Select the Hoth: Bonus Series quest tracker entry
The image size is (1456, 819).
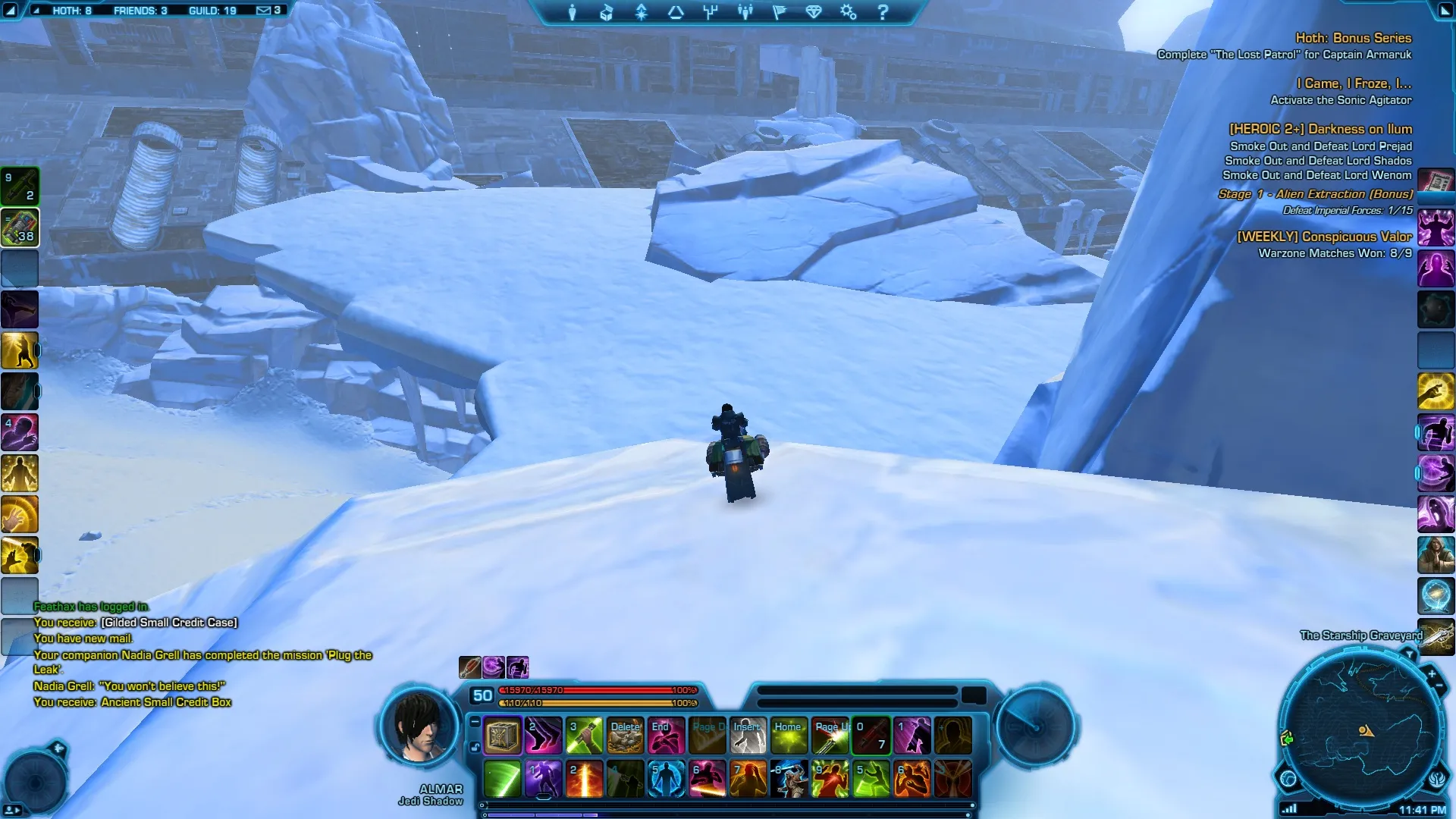1353,38
